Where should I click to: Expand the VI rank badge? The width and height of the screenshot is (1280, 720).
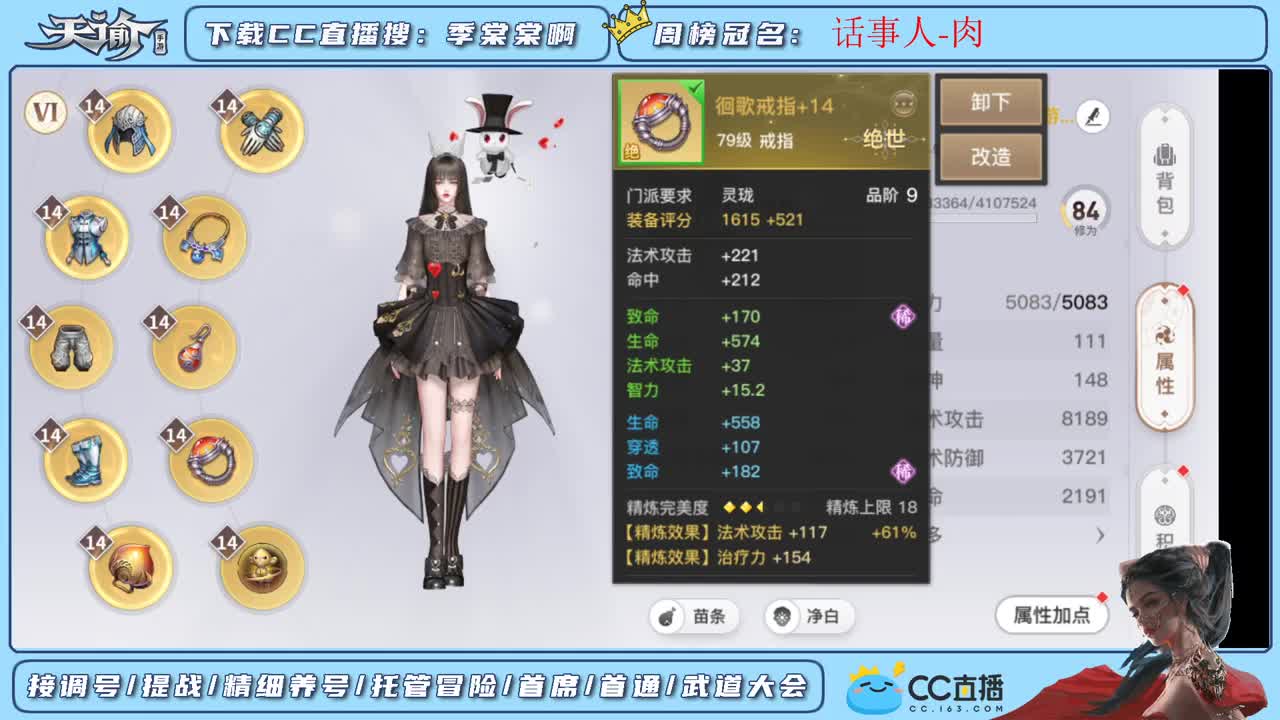tap(44, 113)
